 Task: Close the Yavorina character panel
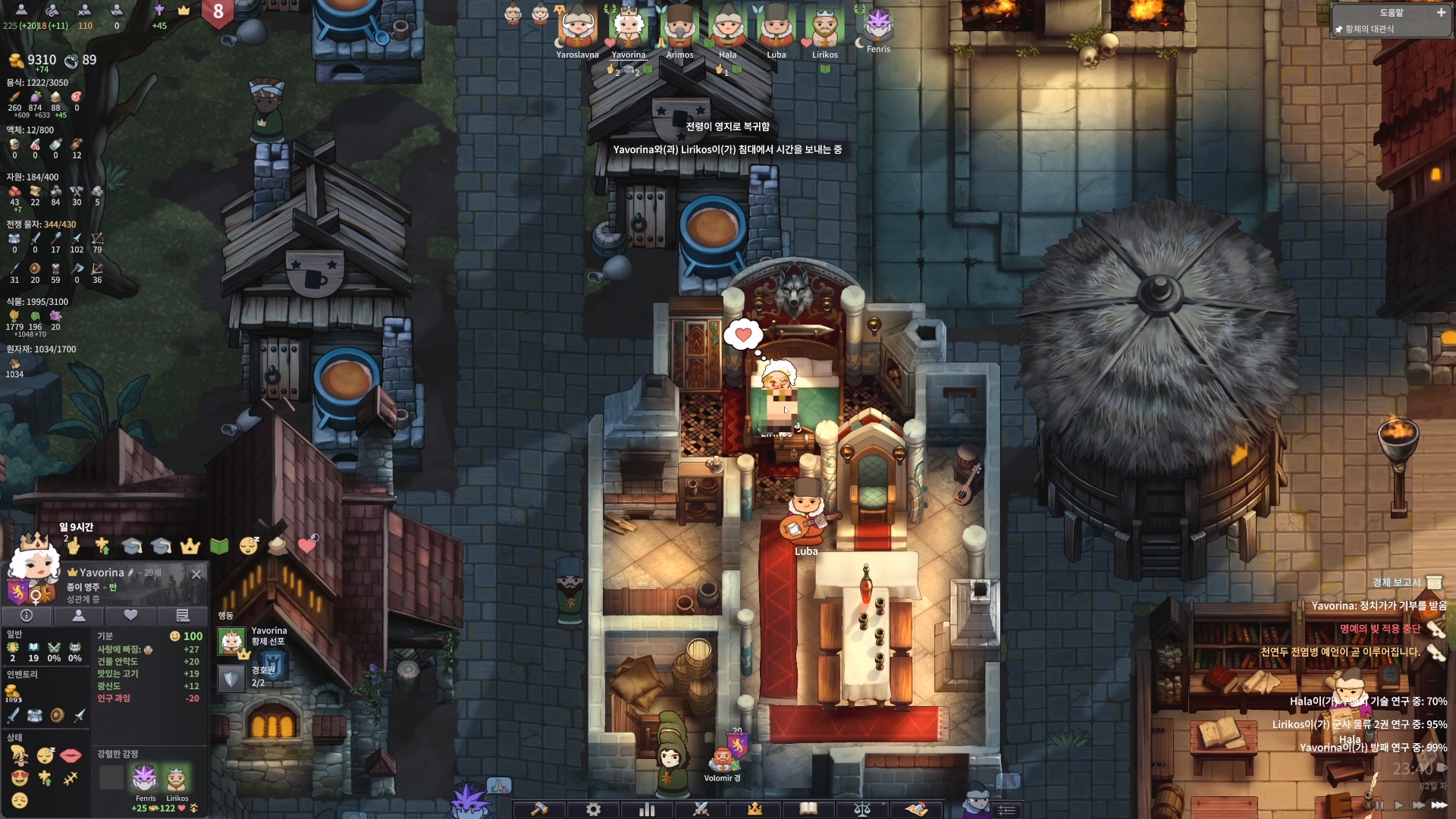(x=196, y=574)
